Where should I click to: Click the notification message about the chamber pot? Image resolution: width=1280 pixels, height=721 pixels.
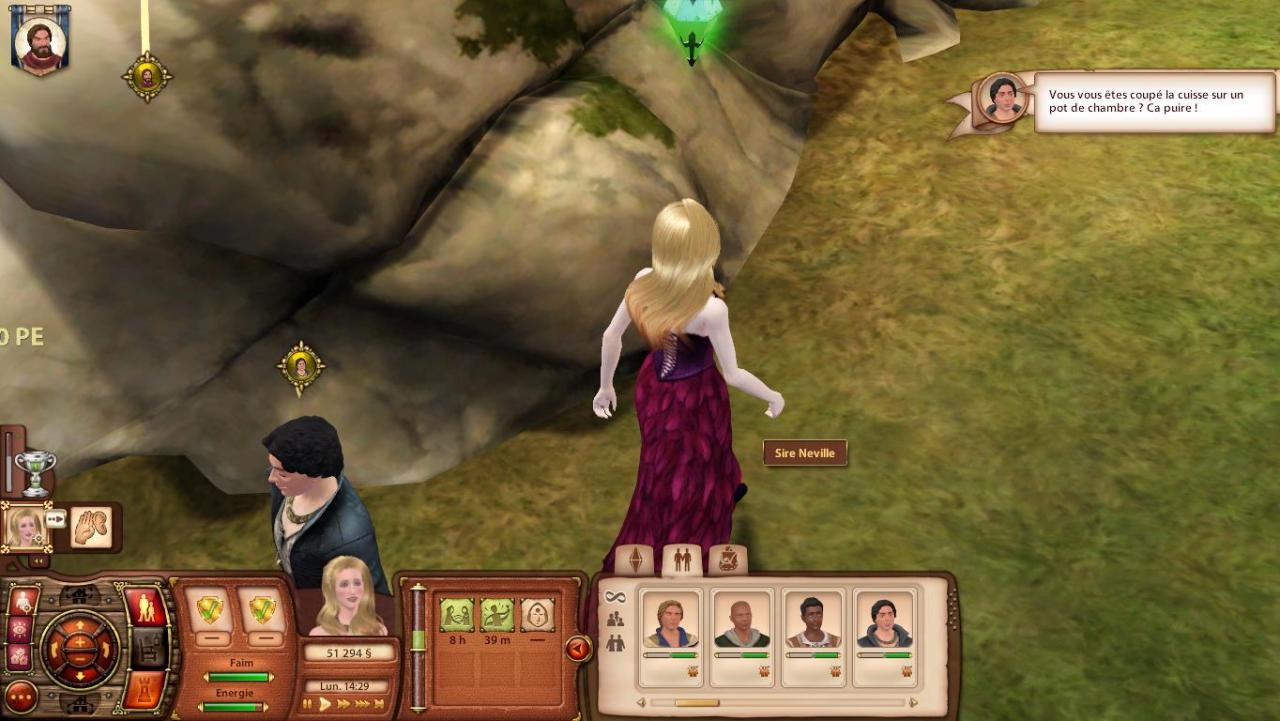[1153, 101]
